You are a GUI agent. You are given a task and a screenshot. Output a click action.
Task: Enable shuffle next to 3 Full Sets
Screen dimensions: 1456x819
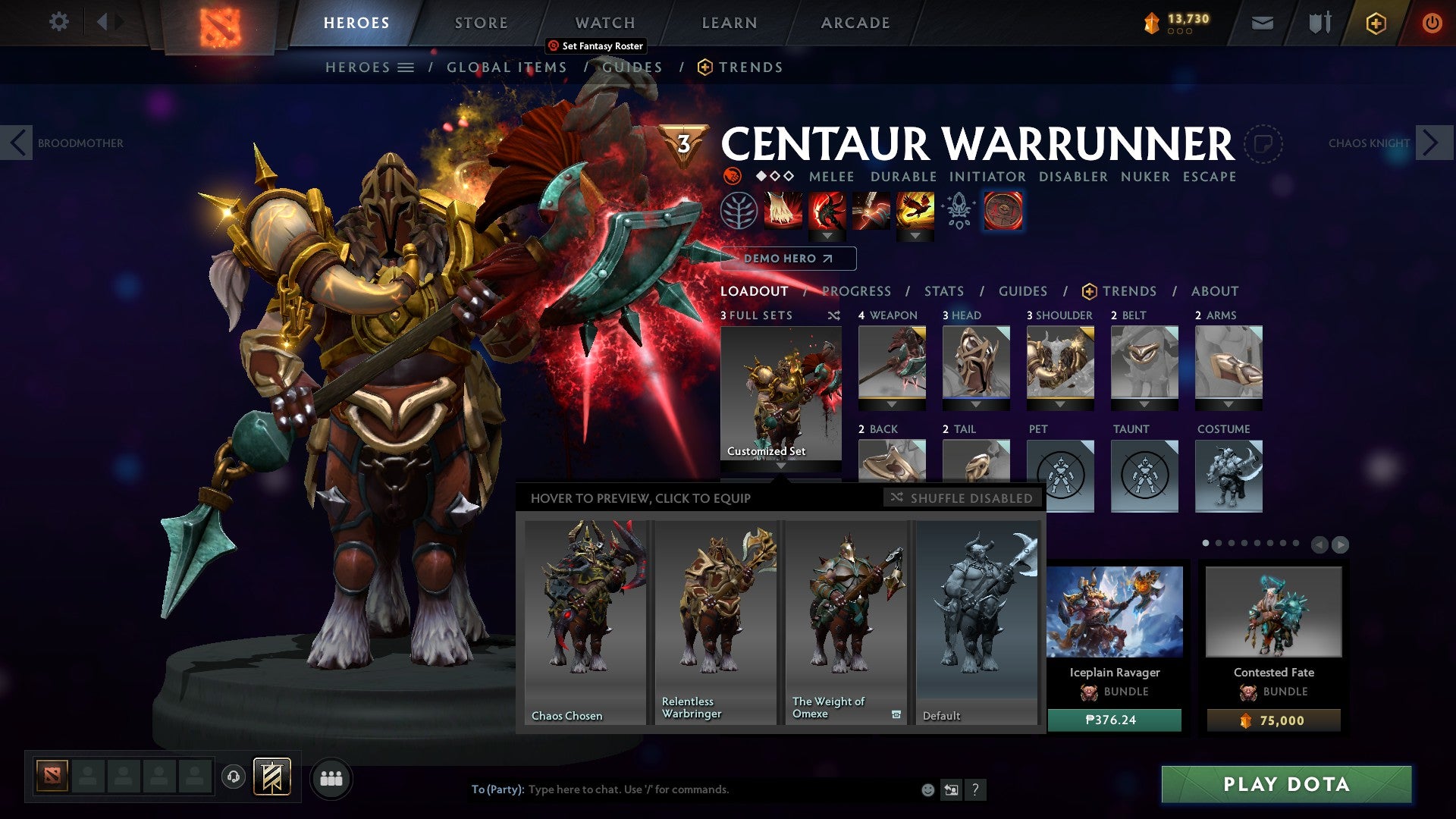click(833, 315)
